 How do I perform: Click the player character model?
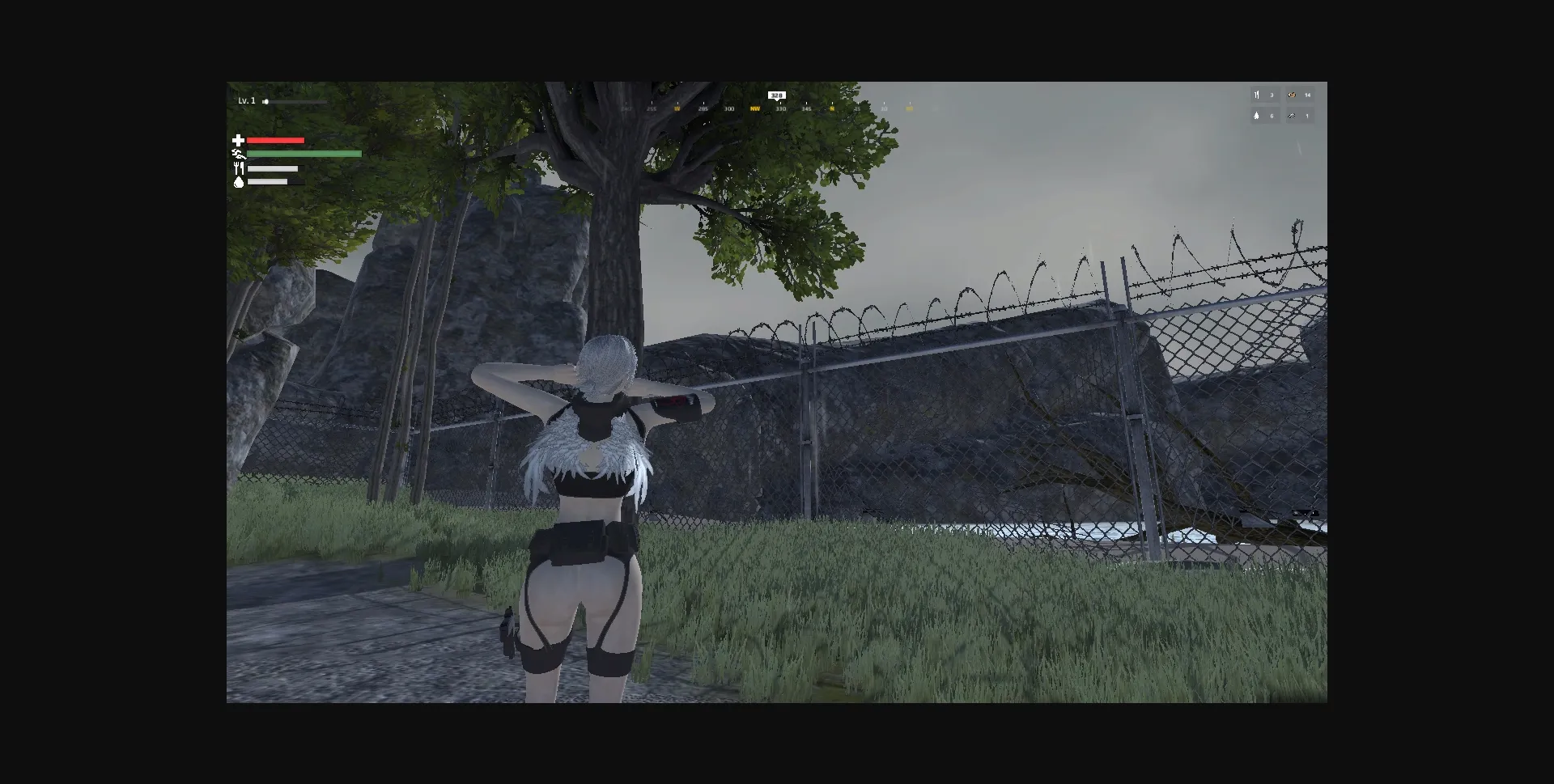point(591,502)
